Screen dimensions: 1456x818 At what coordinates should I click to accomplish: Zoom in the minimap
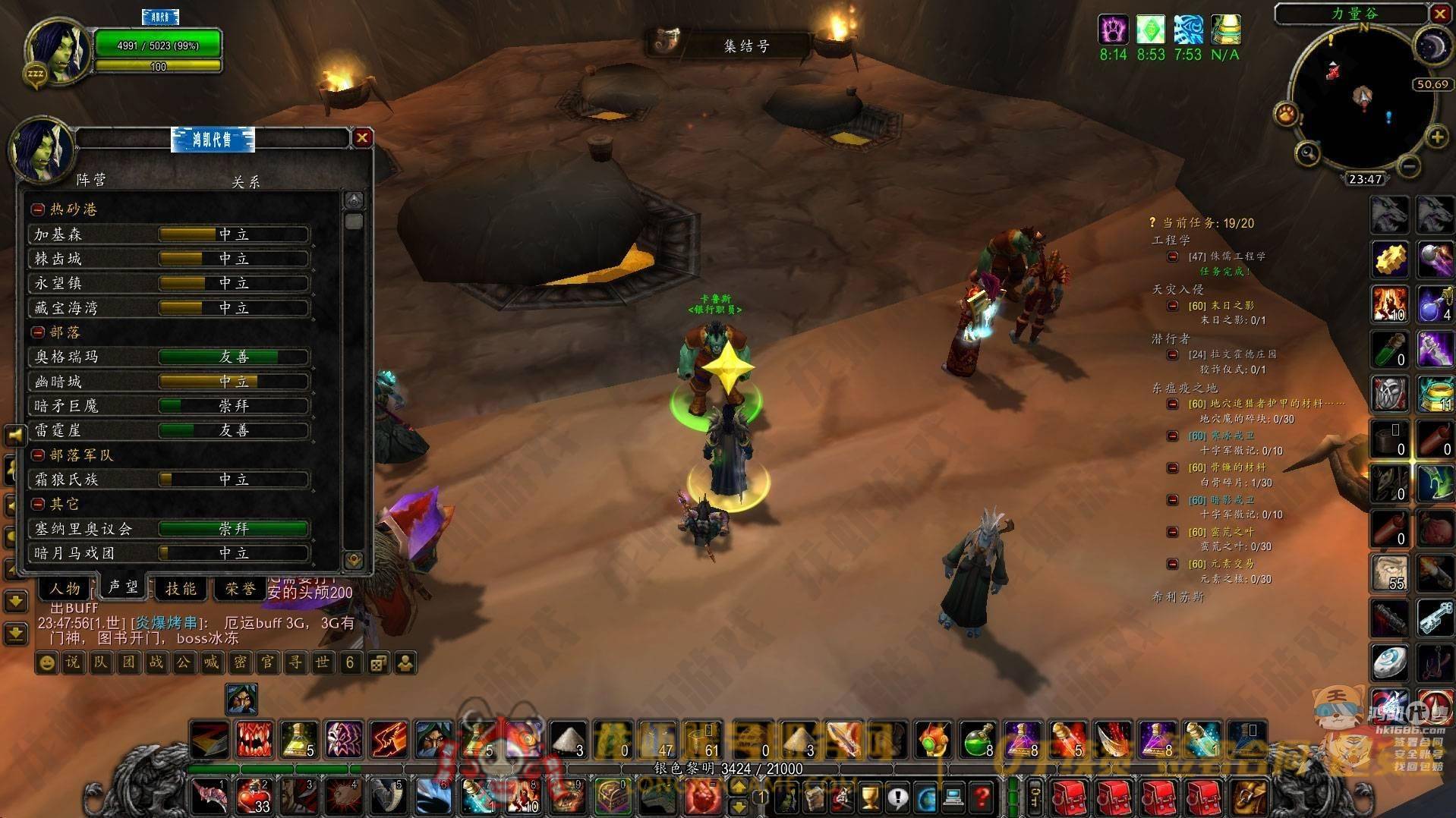(1437, 137)
